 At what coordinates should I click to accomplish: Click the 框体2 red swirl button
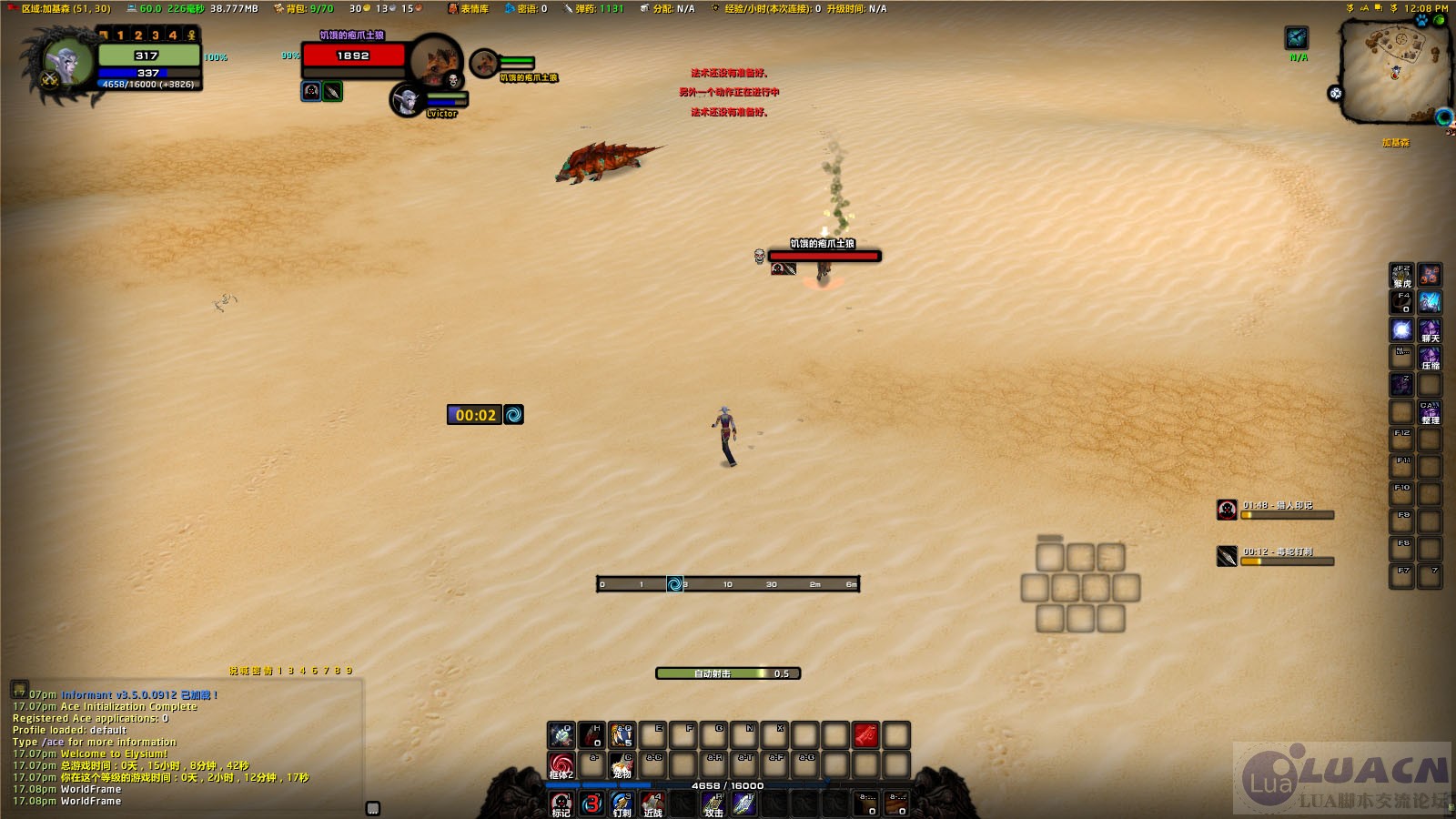tap(561, 765)
